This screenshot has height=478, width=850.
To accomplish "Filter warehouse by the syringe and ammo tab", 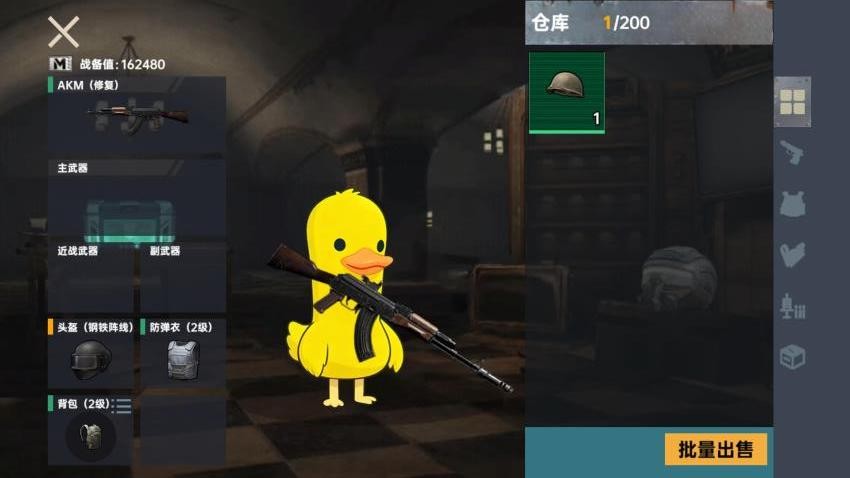I will [x=792, y=306].
